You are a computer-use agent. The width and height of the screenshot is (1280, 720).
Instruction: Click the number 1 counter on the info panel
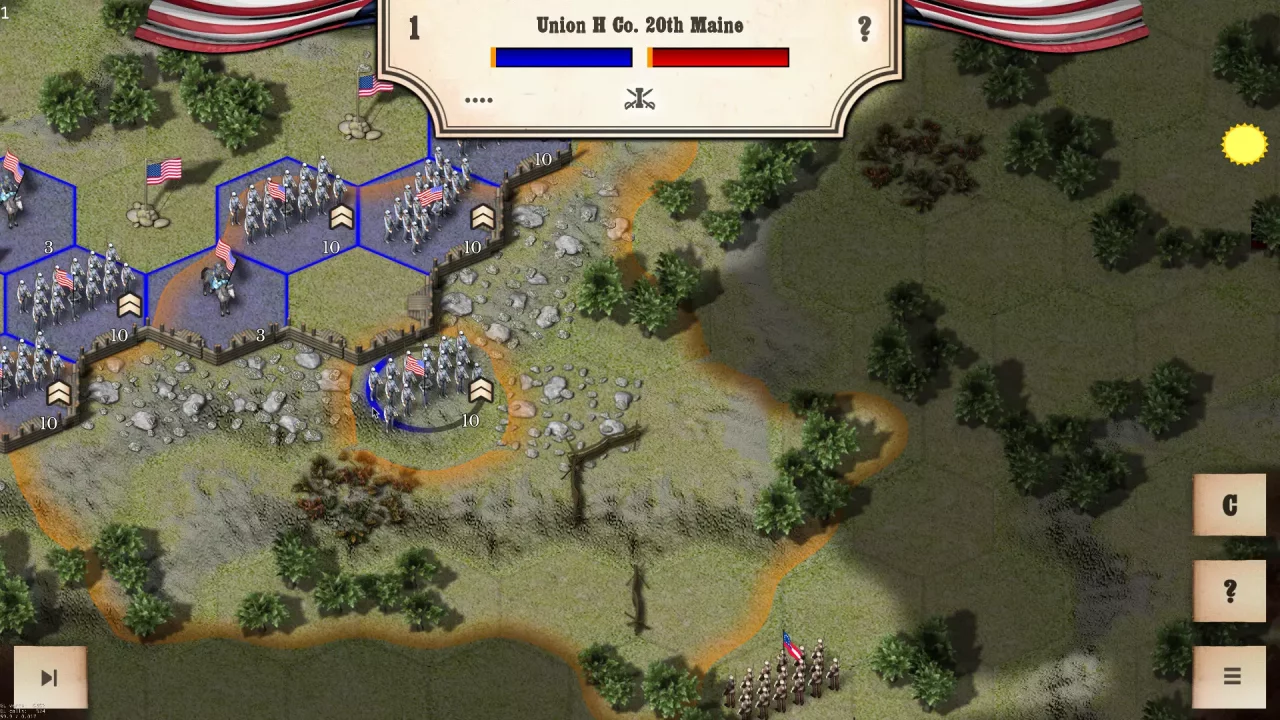point(414,28)
